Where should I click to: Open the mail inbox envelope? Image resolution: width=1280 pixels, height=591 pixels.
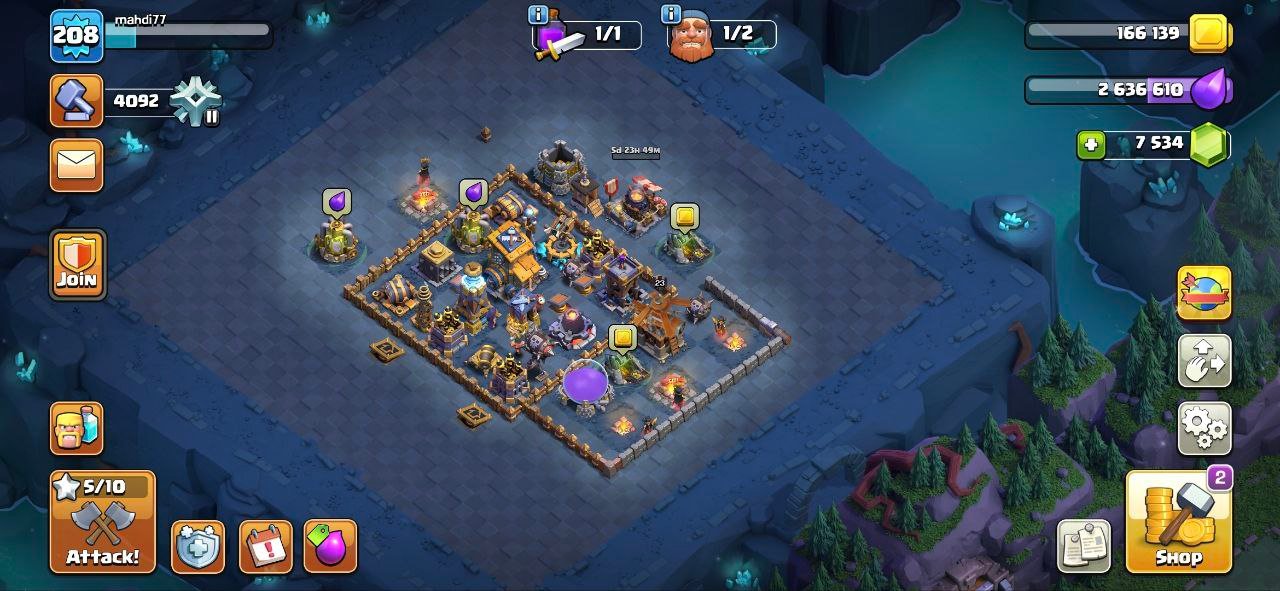point(77,165)
